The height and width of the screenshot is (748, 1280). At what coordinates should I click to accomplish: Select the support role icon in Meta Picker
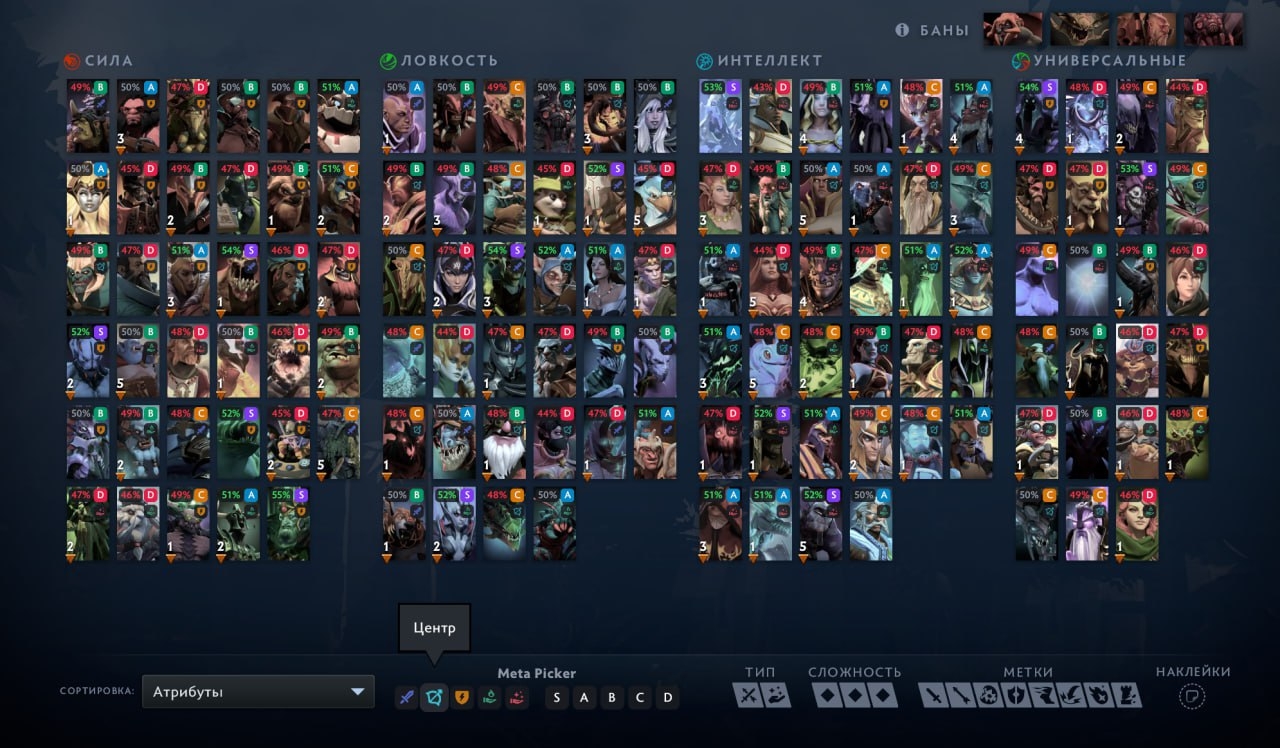(x=489, y=697)
